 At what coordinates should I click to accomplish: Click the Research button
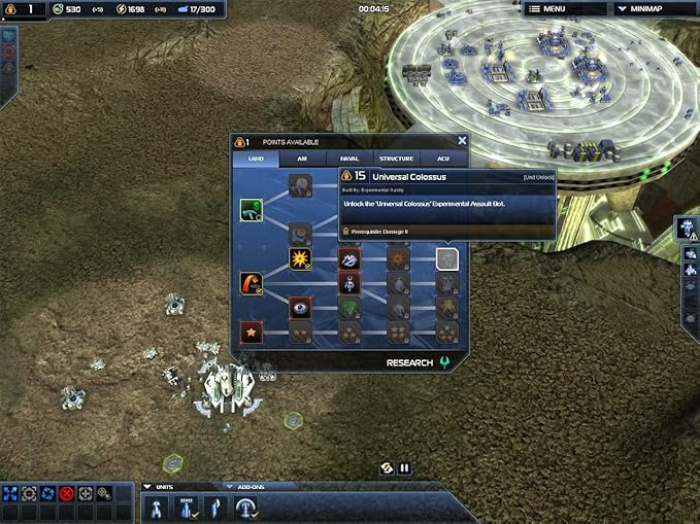(410, 363)
